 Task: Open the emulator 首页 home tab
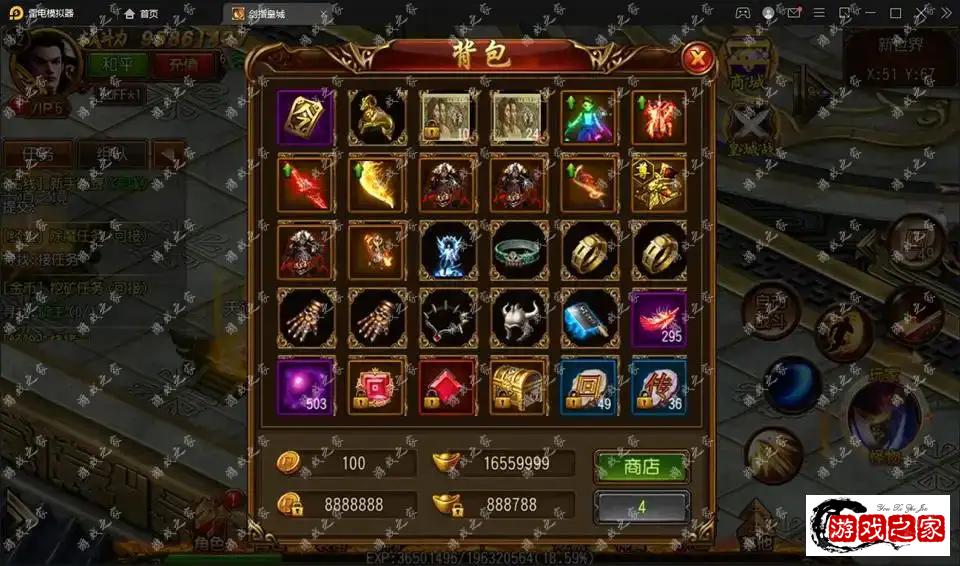click(x=141, y=13)
